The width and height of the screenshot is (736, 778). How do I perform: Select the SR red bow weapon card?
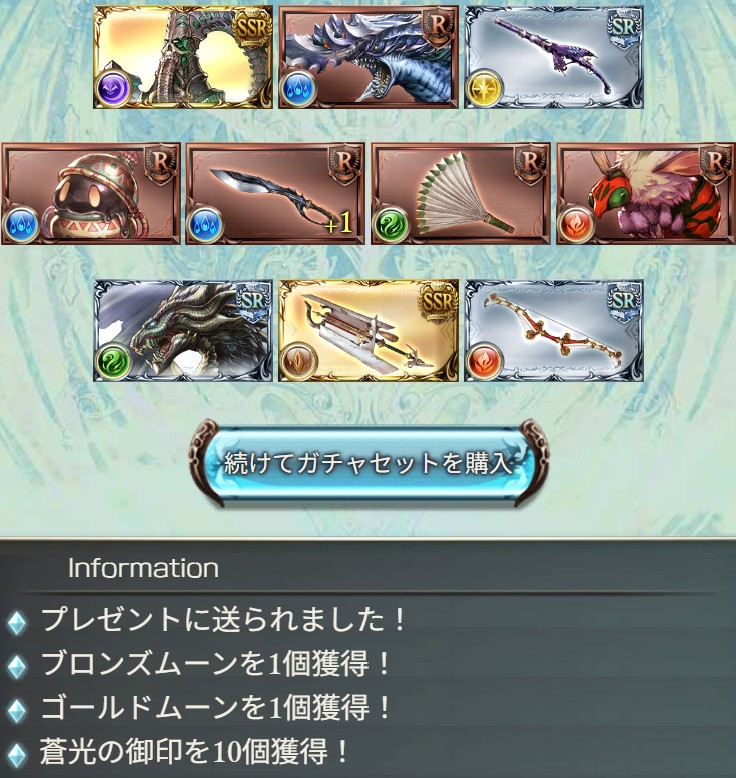coord(553,331)
